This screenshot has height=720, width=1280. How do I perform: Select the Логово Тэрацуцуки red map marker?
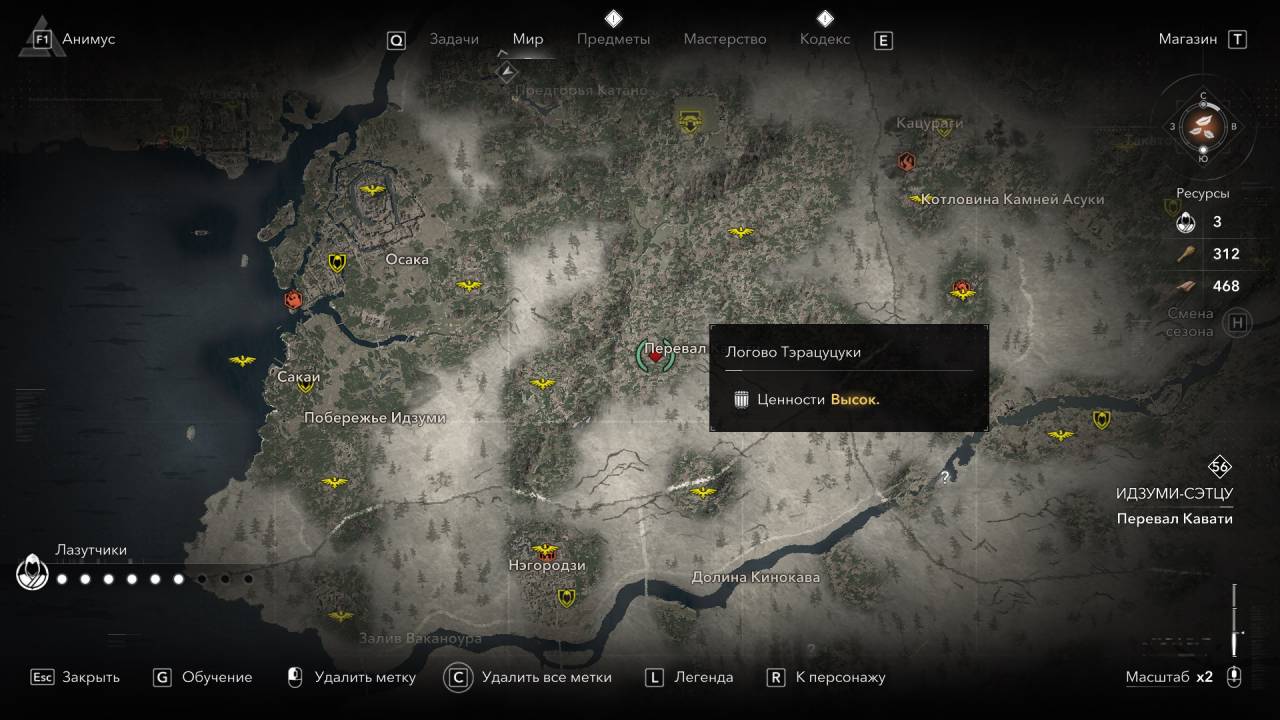pyautogui.click(x=655, y=354)
